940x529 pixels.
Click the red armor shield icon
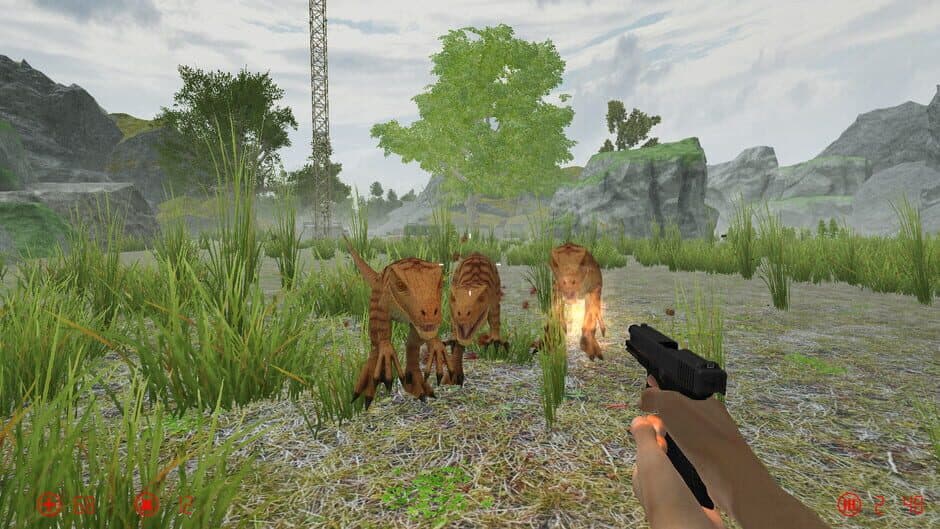(x=147, y=503)
